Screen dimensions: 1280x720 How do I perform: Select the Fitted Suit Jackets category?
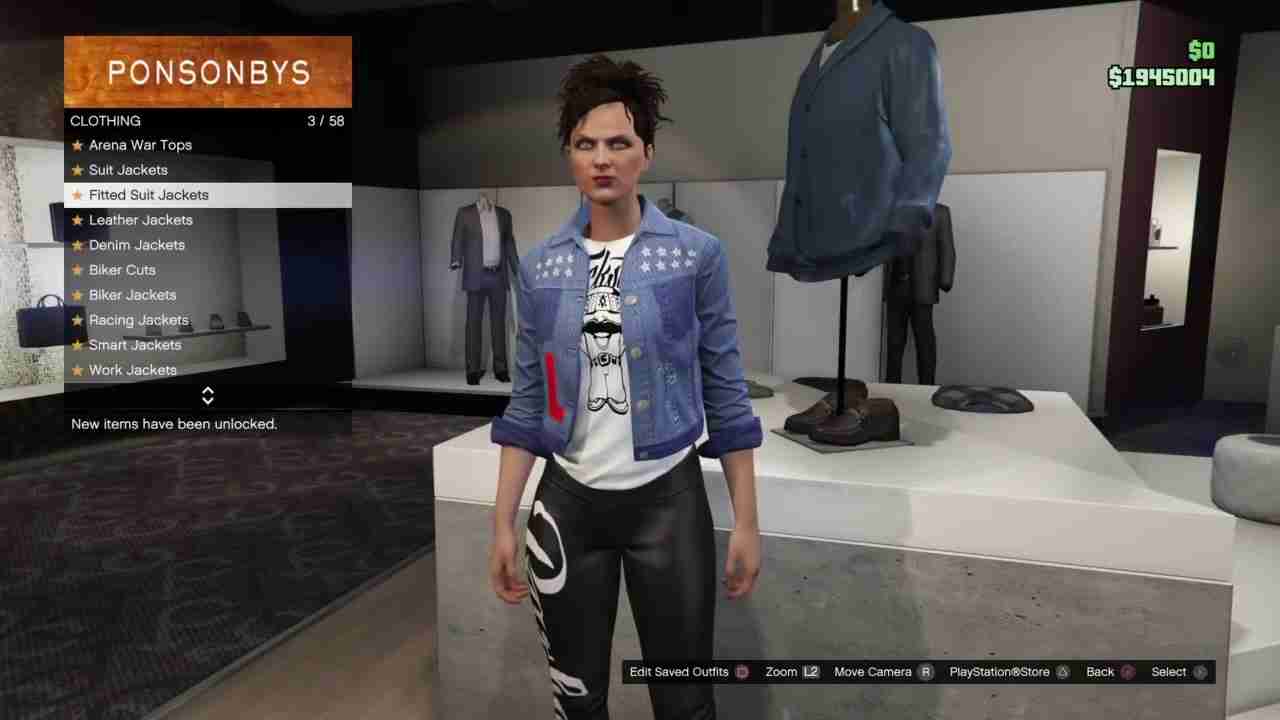pos(148,195)
